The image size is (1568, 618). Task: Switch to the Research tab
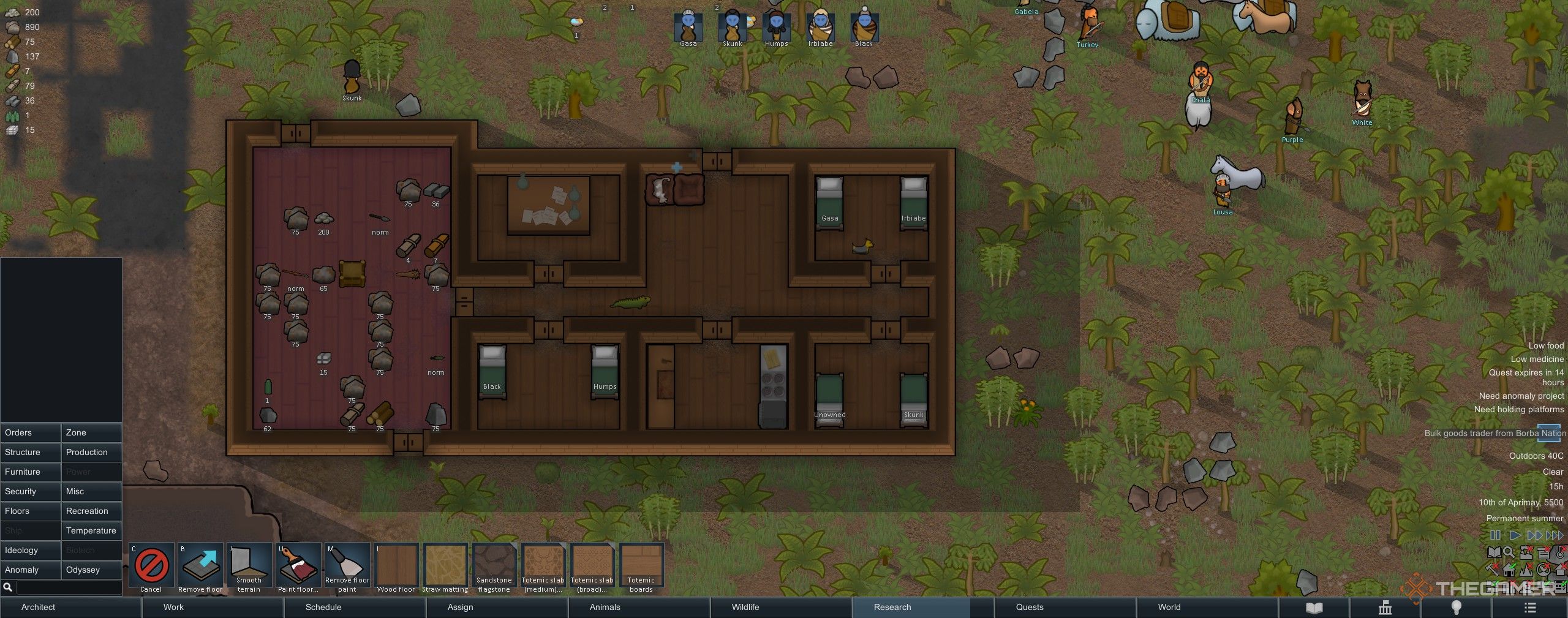(x=892, y=607)
